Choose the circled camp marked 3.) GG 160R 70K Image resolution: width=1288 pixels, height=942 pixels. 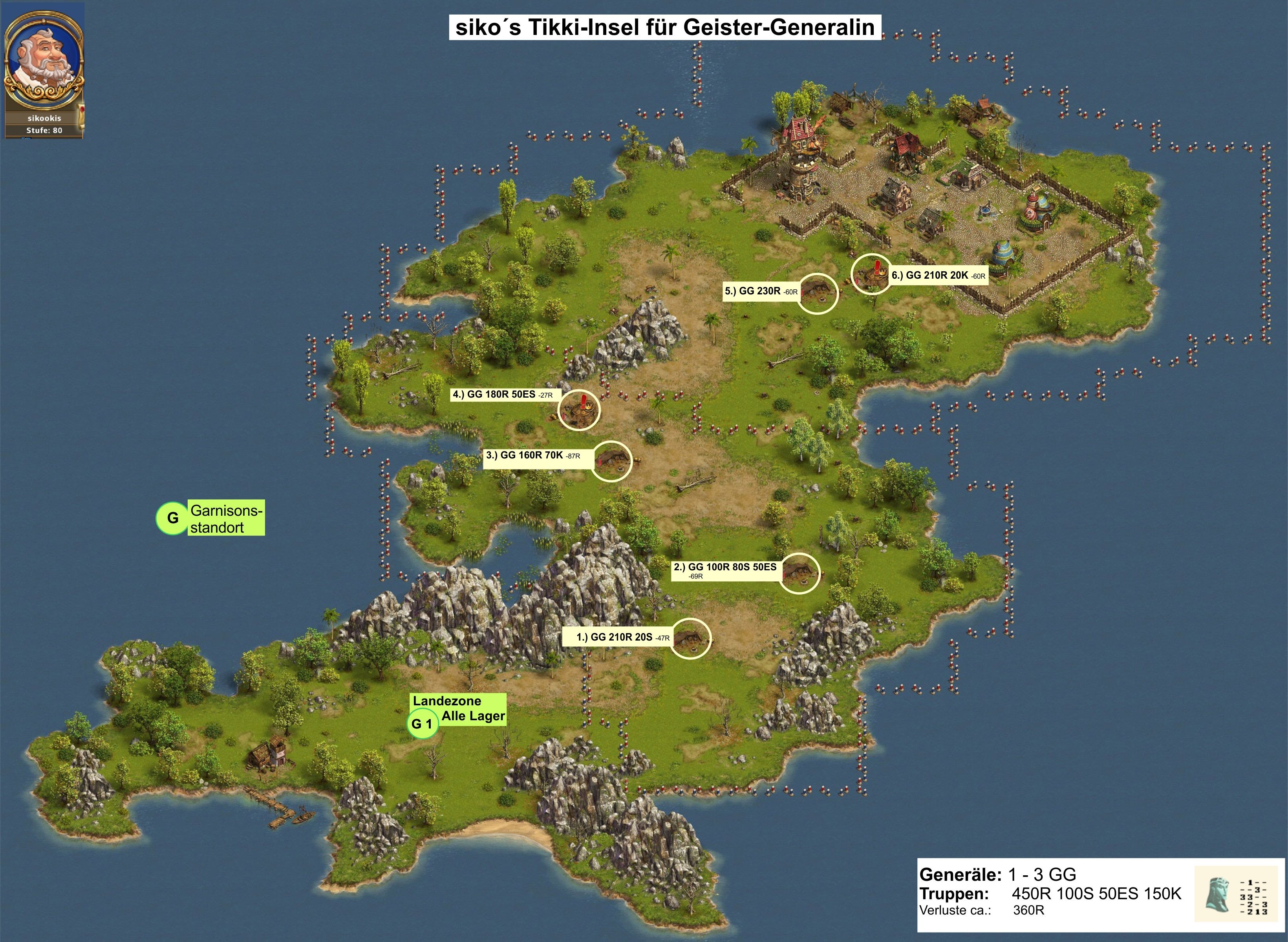611,461
